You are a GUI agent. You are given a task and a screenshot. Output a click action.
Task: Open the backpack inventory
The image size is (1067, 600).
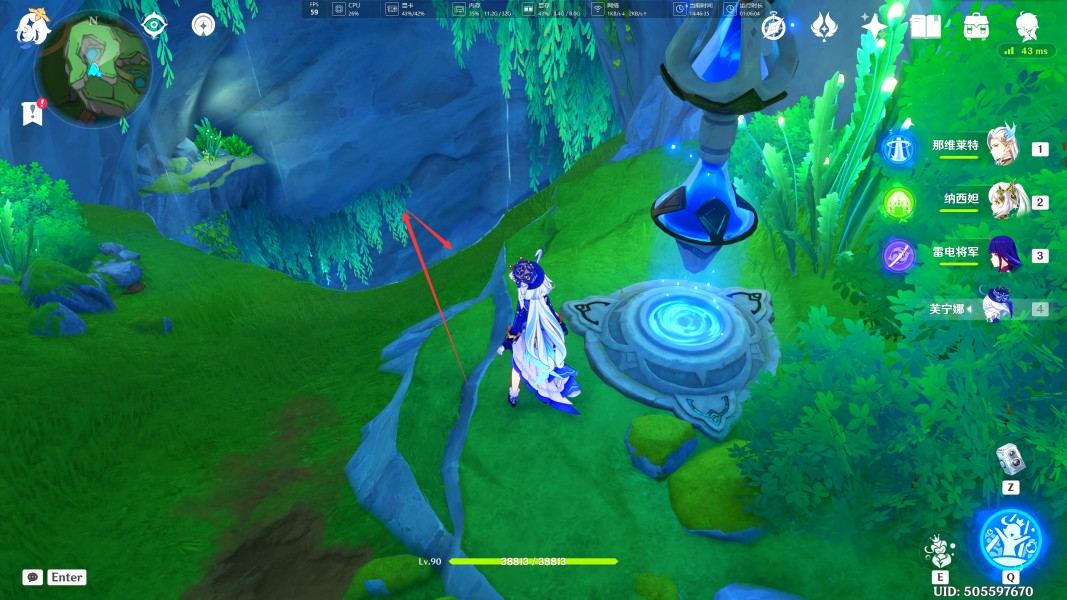click(976, 27)
